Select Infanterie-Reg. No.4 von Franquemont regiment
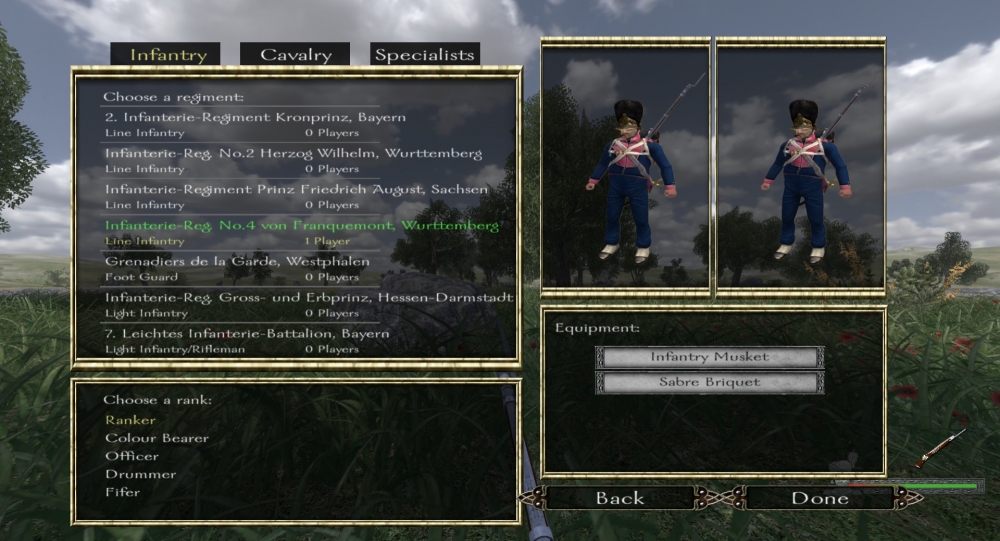Screen dimensions: 1000x541 click(x=302, y=225)
